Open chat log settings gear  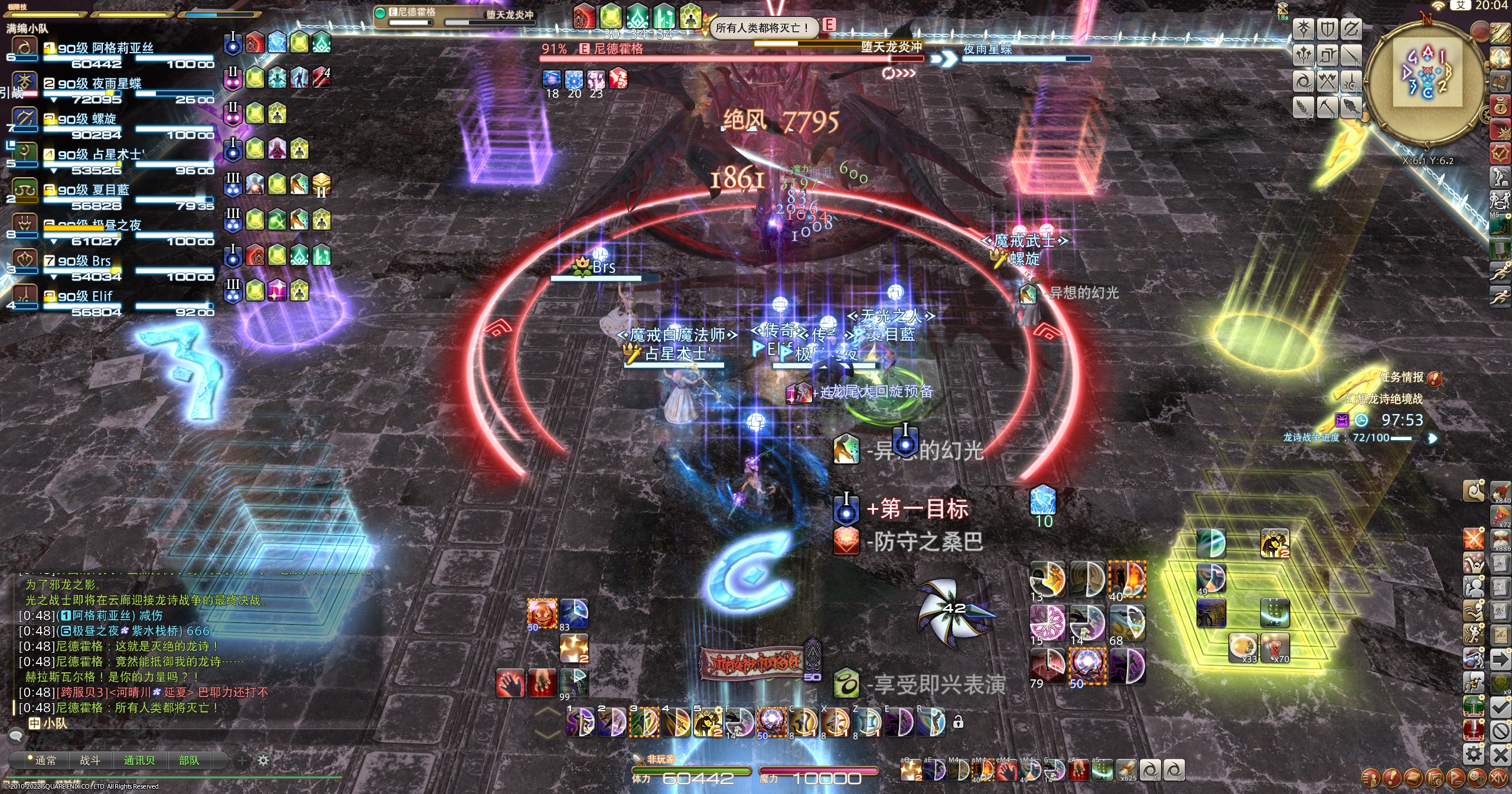pos(263,760)
